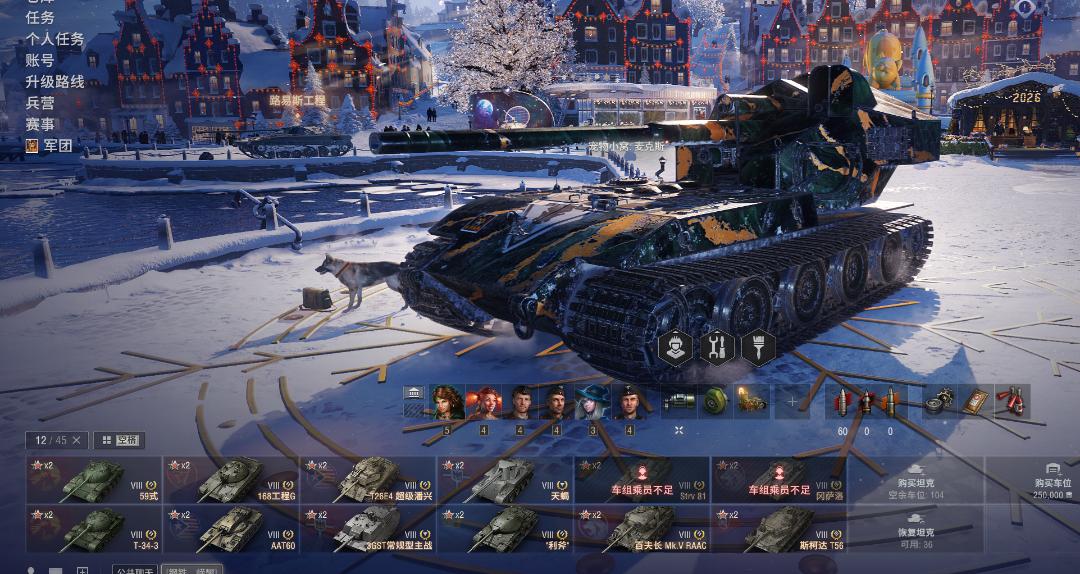Open the 军团 clan menu entry
The height and width of the screenshot is (574, 1080).
57,145
